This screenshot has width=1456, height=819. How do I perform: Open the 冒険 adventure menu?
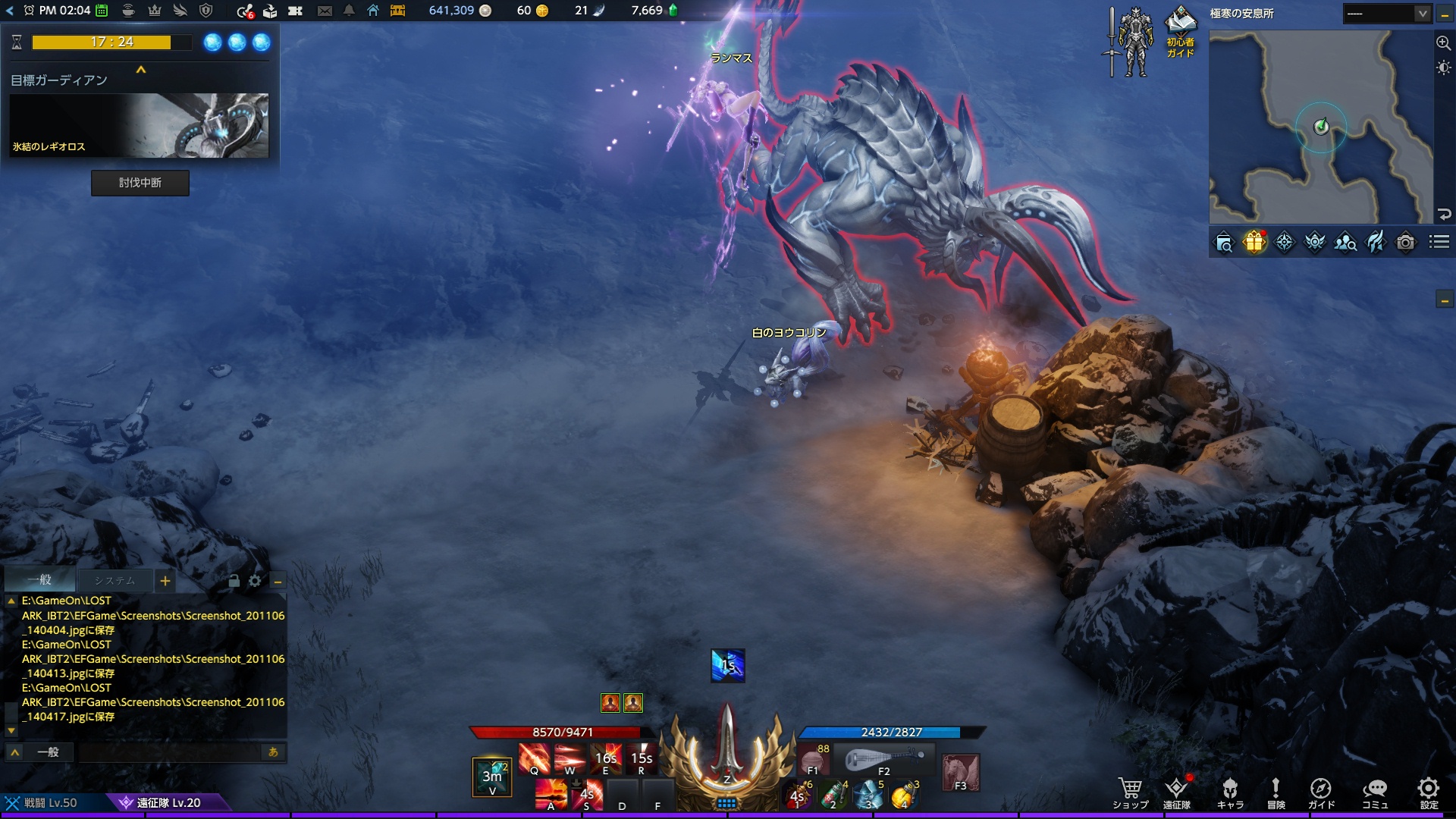tap(1276, 792)
